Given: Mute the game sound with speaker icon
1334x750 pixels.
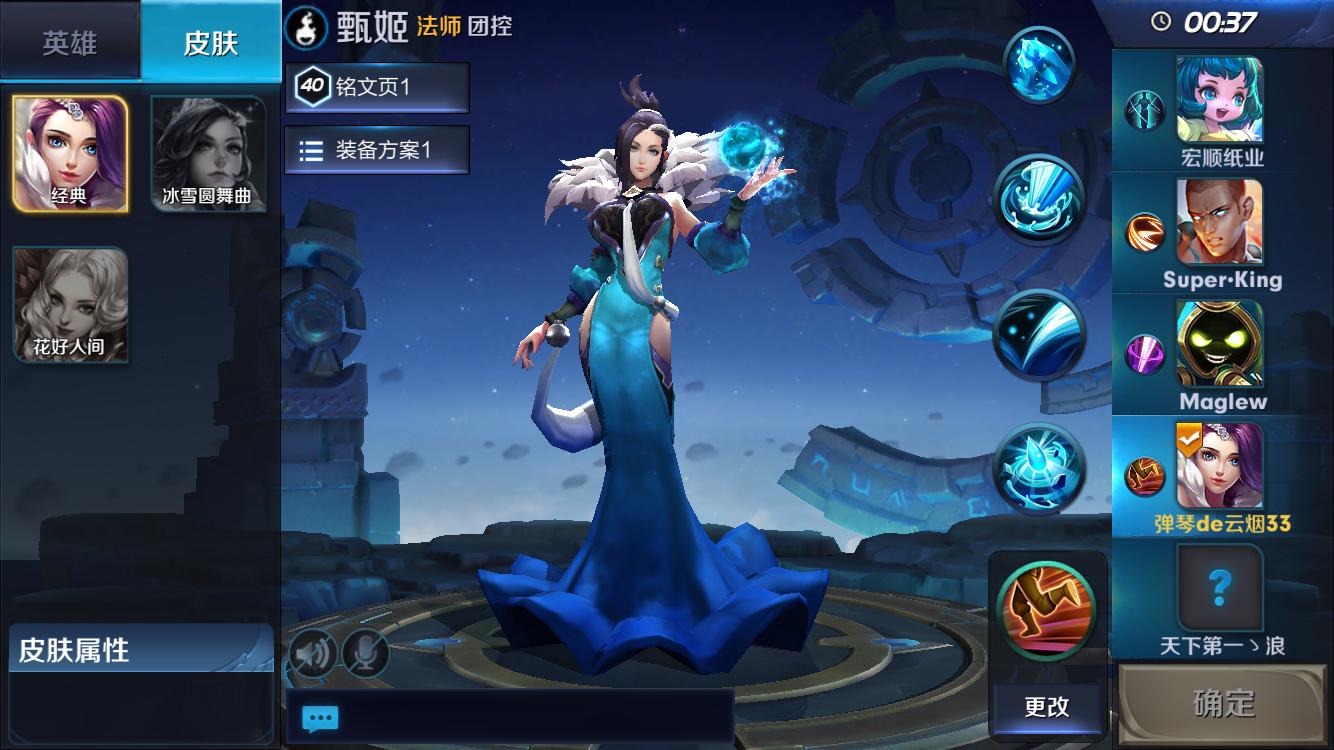Looking at the screenshot, I should pyautogui.click(x=313, y=651).
